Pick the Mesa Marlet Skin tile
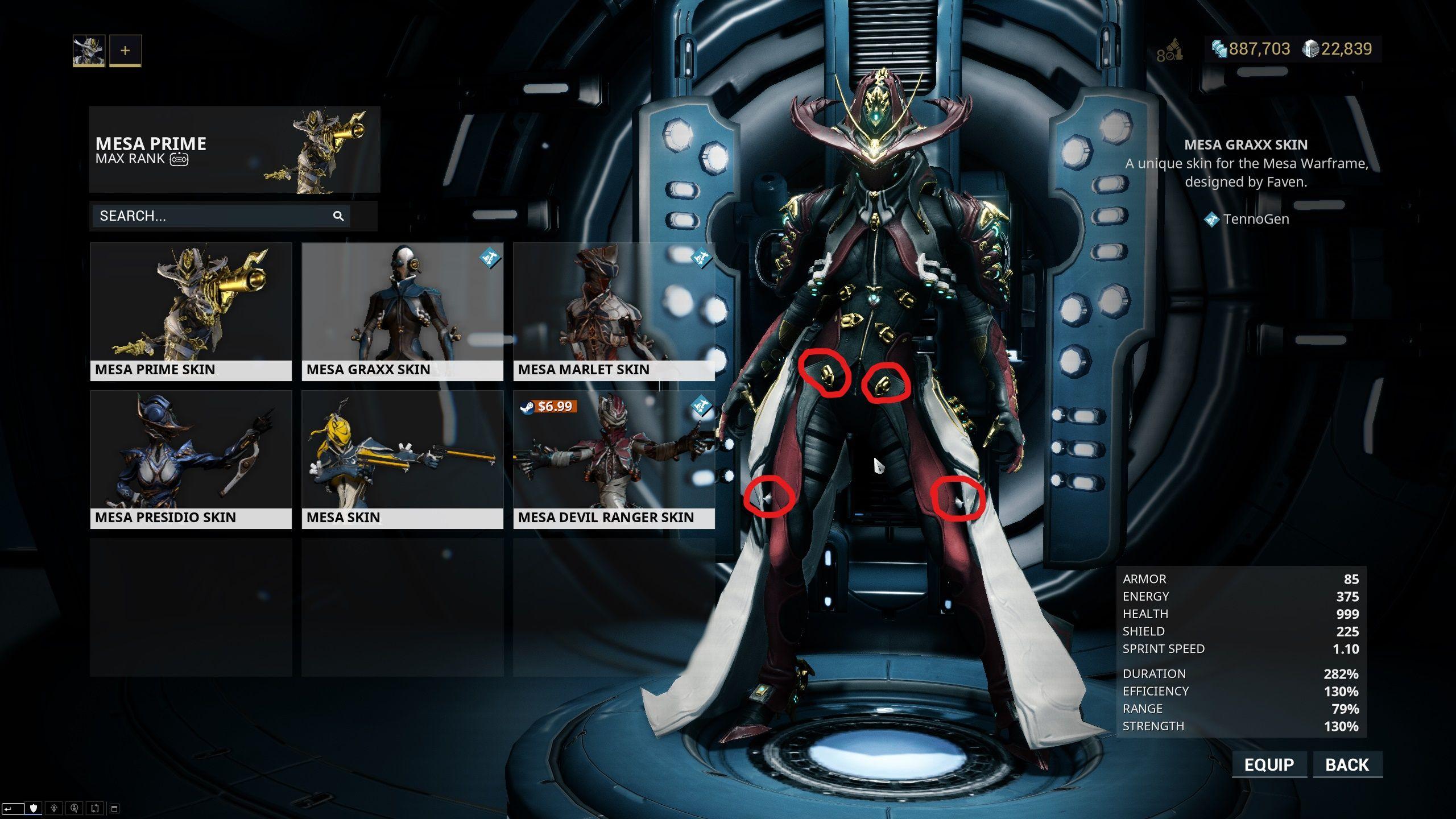 (x=614, y=311)
